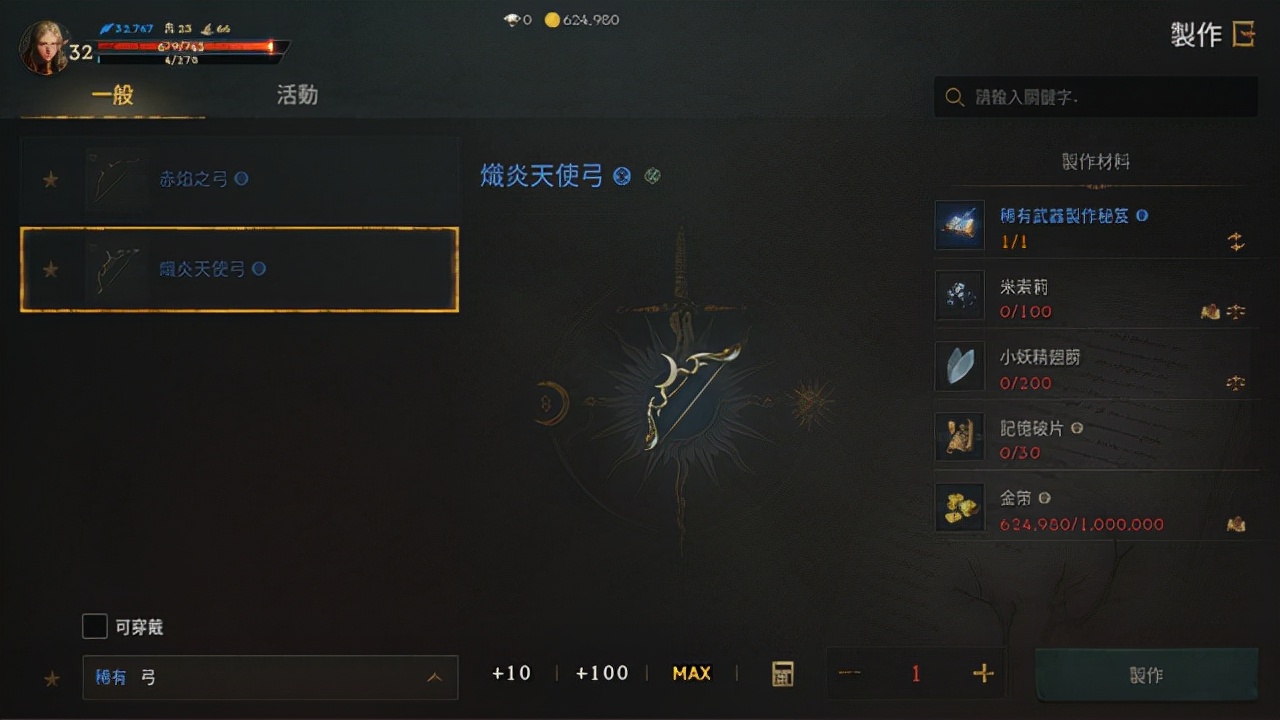Click the acquisition icon beside 稀有武器製作秘笈
Screen dimensions: 1280x720
click(x=1236, y=240)
